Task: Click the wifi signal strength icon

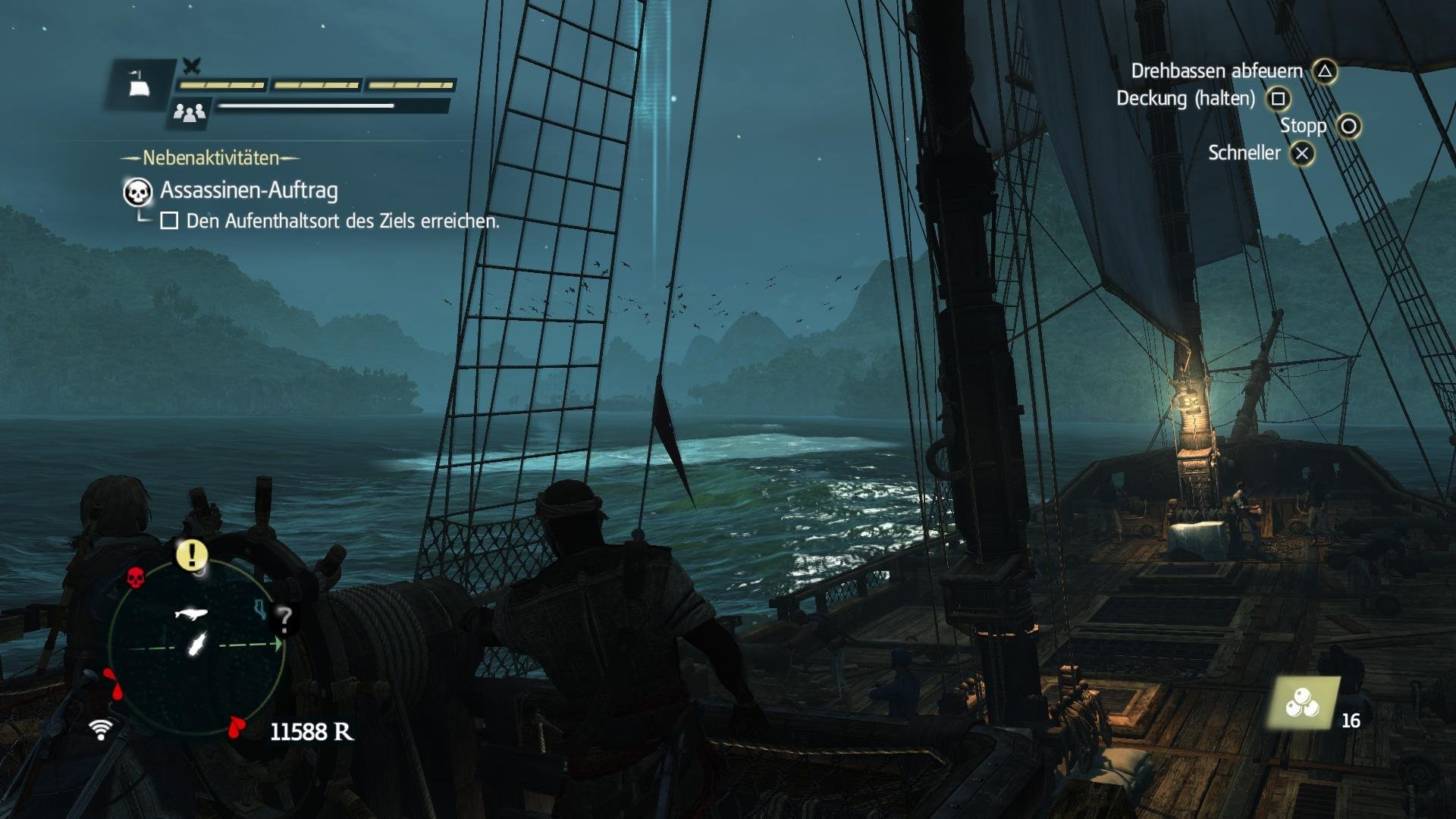Action: pyautogui.click(x=101, y=730)
